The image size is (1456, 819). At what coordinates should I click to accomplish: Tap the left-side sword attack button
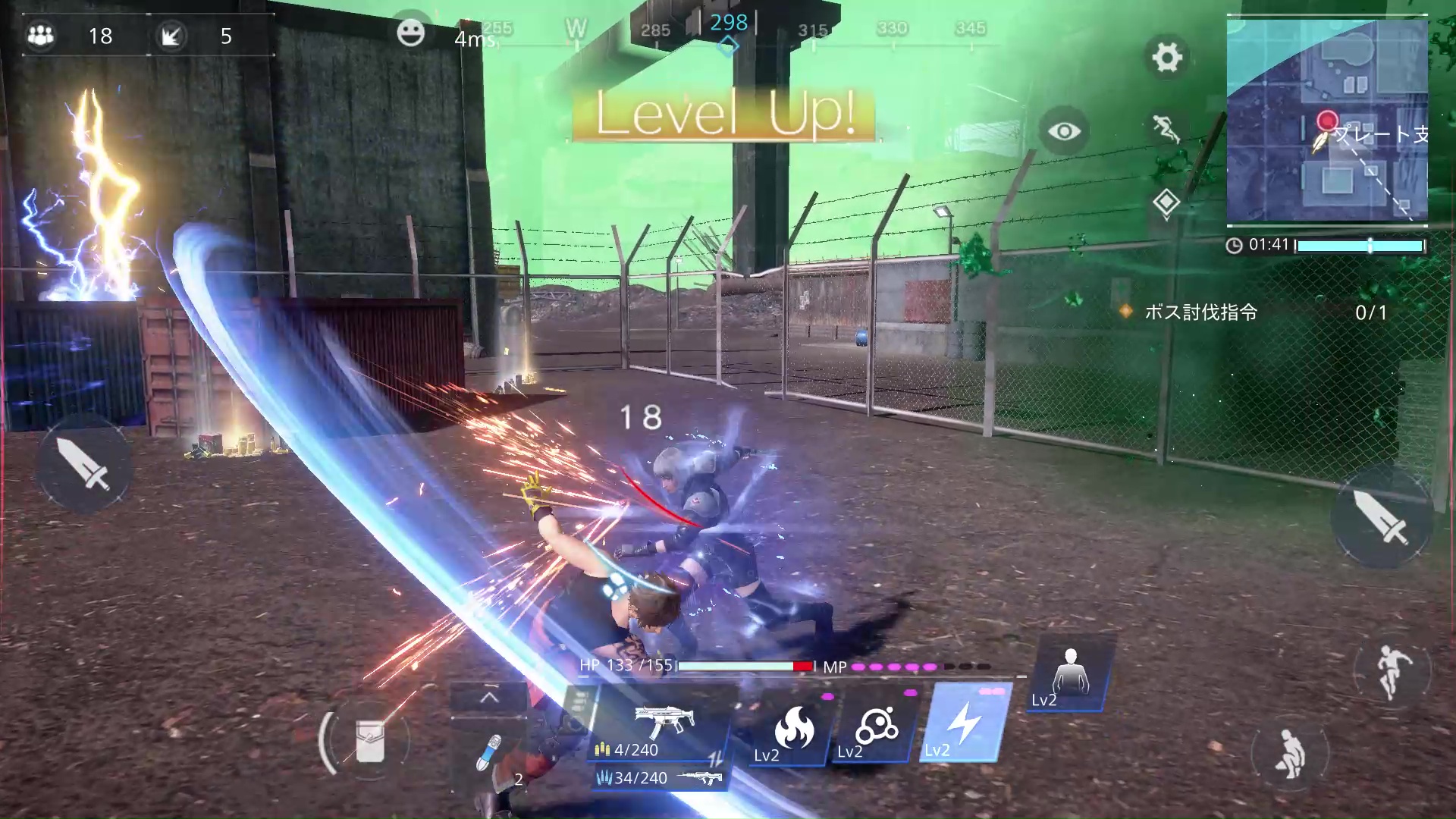pyautogui.click(x=85, y=463)
